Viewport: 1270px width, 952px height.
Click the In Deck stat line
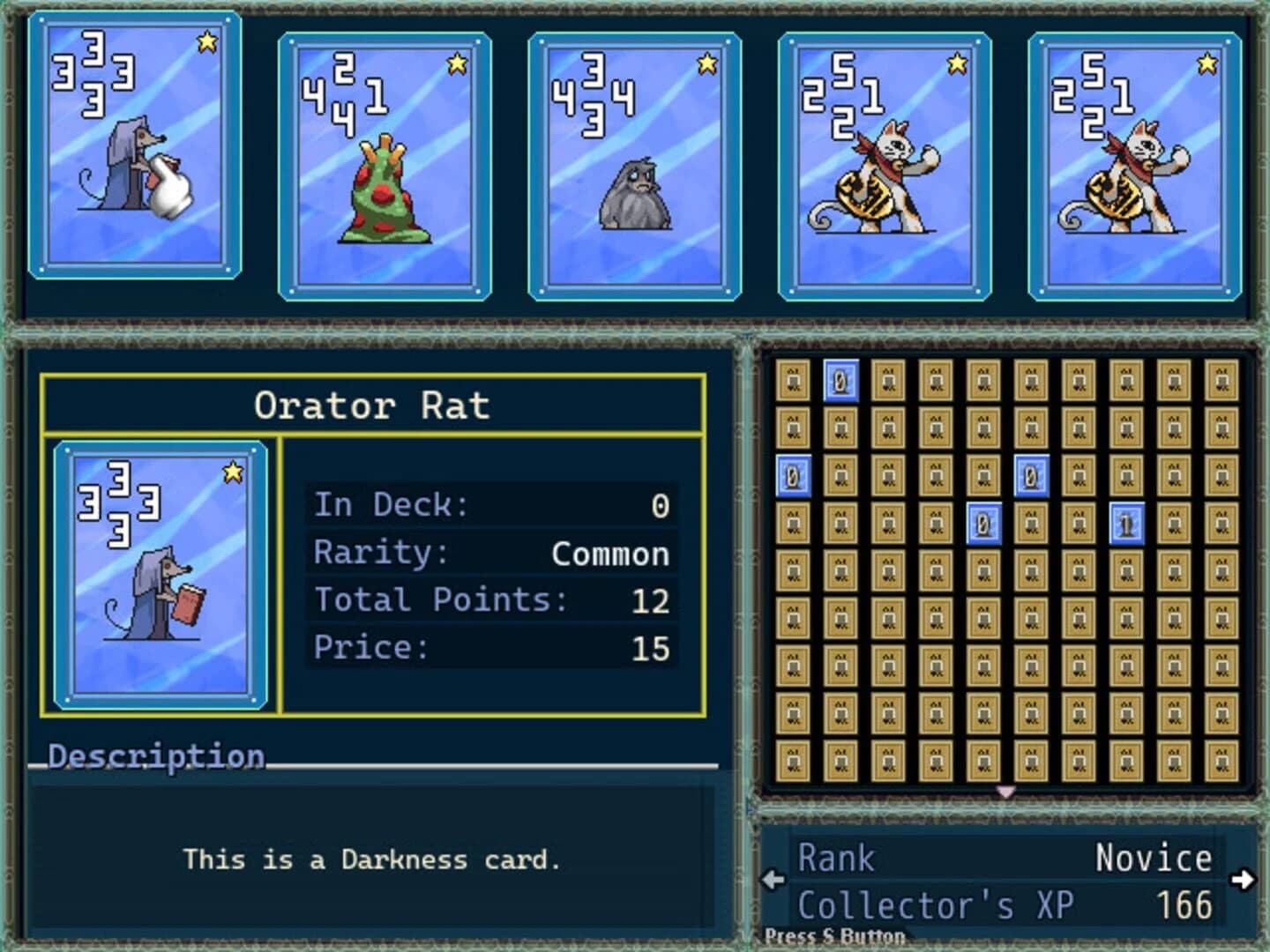pos(490,505)
